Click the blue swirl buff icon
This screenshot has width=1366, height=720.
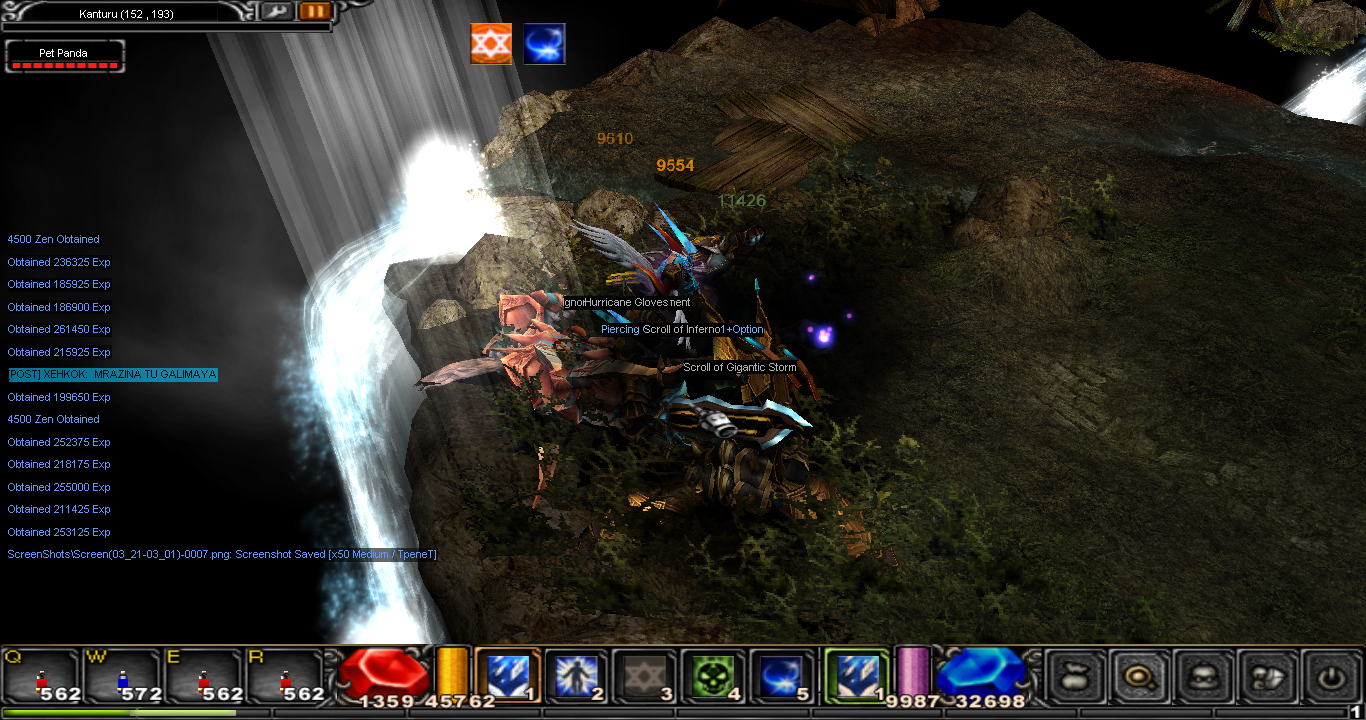545,44
